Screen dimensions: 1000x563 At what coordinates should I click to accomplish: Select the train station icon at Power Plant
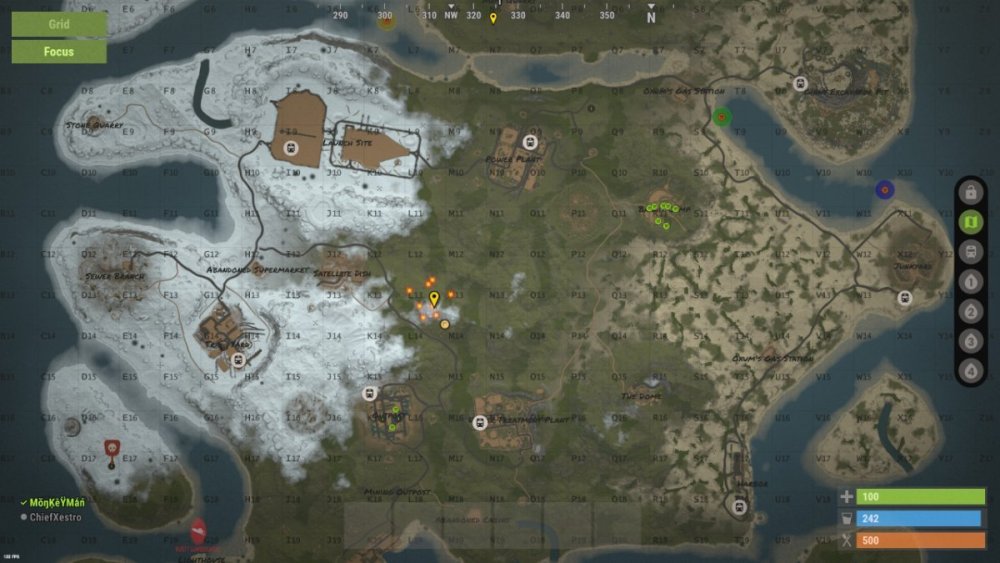tap(530, 141)
